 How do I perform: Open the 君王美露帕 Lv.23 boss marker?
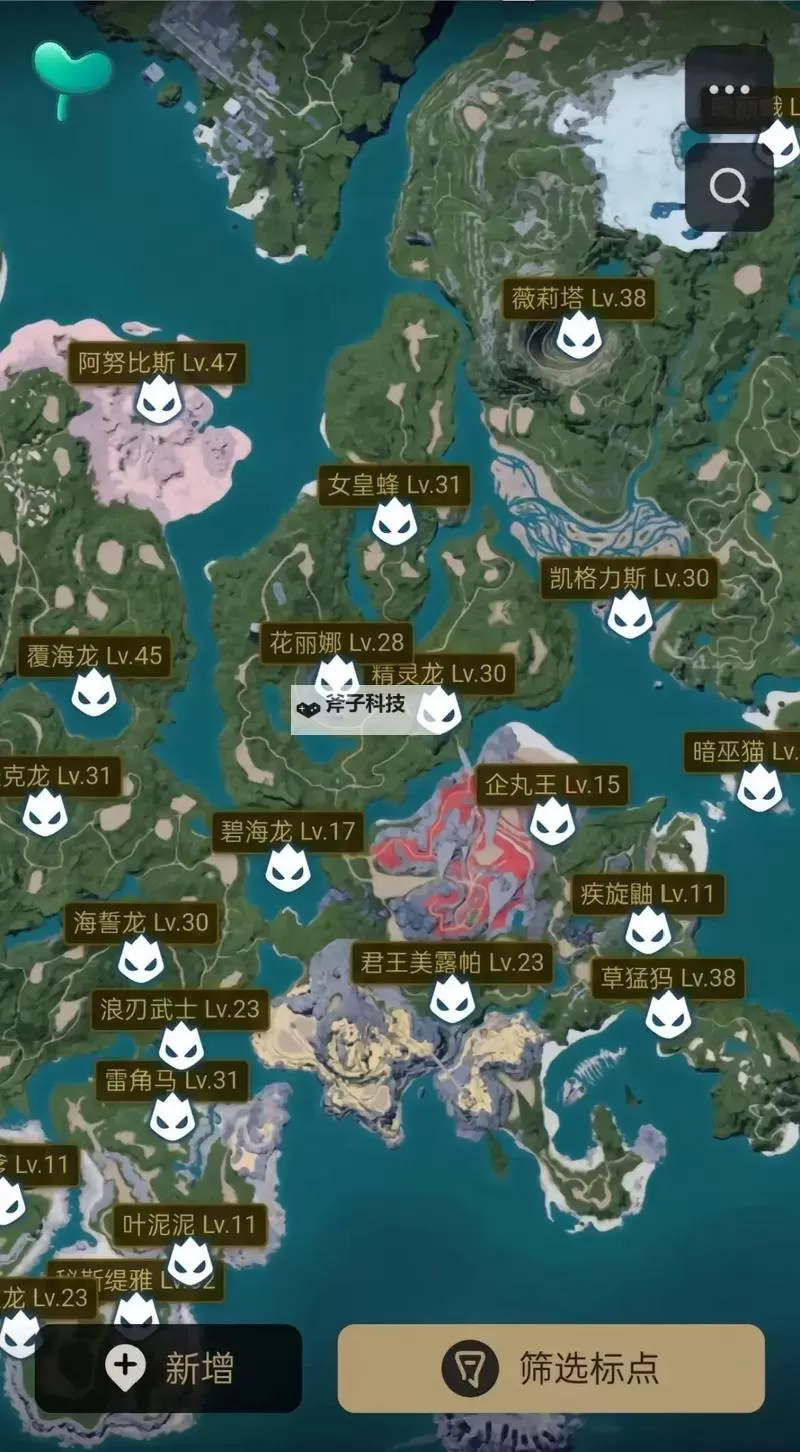coord(452,999)
